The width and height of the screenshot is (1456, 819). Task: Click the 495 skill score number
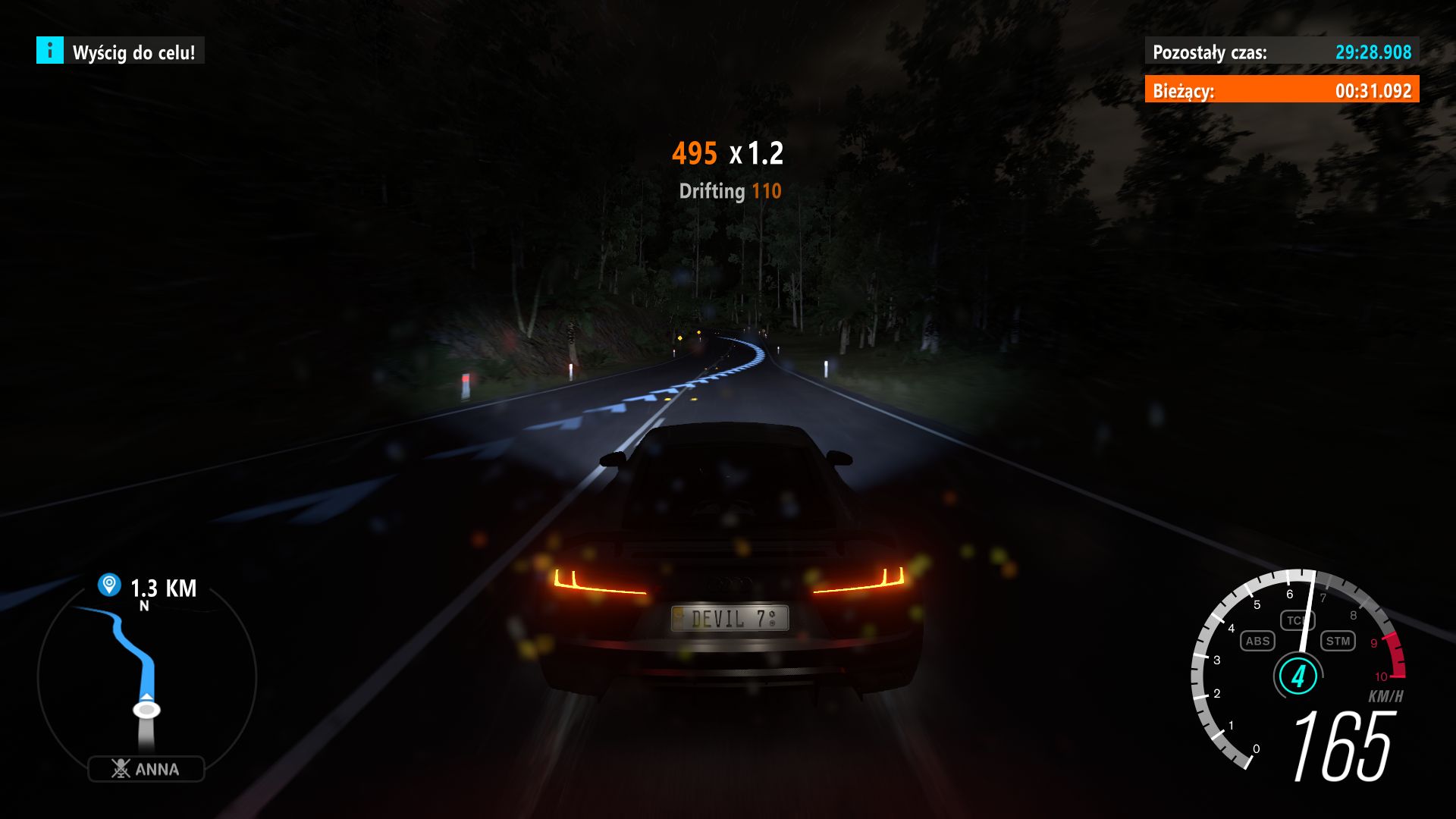click(x=694, y=153)
